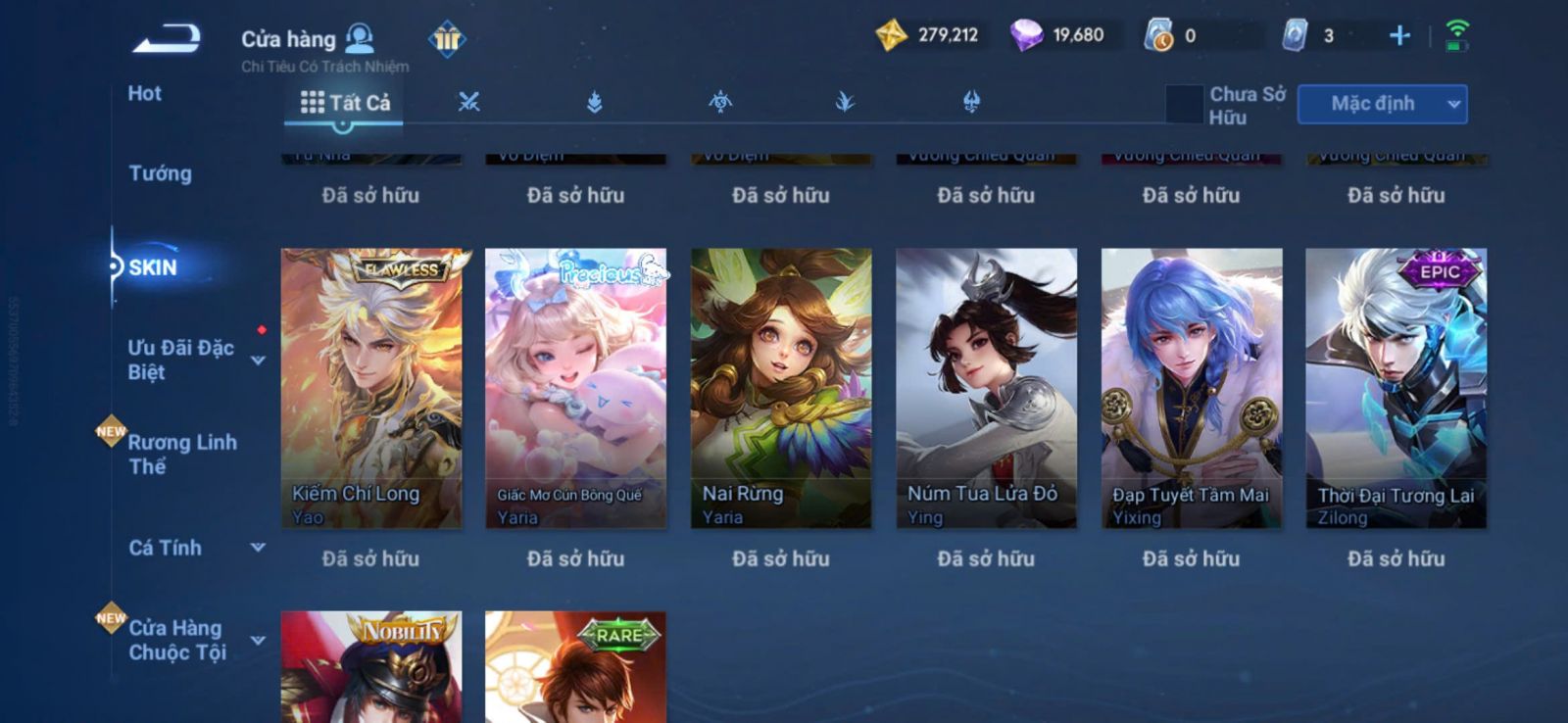Go back using the return arrow
The image size is (1568, 723).
[168, 39]
